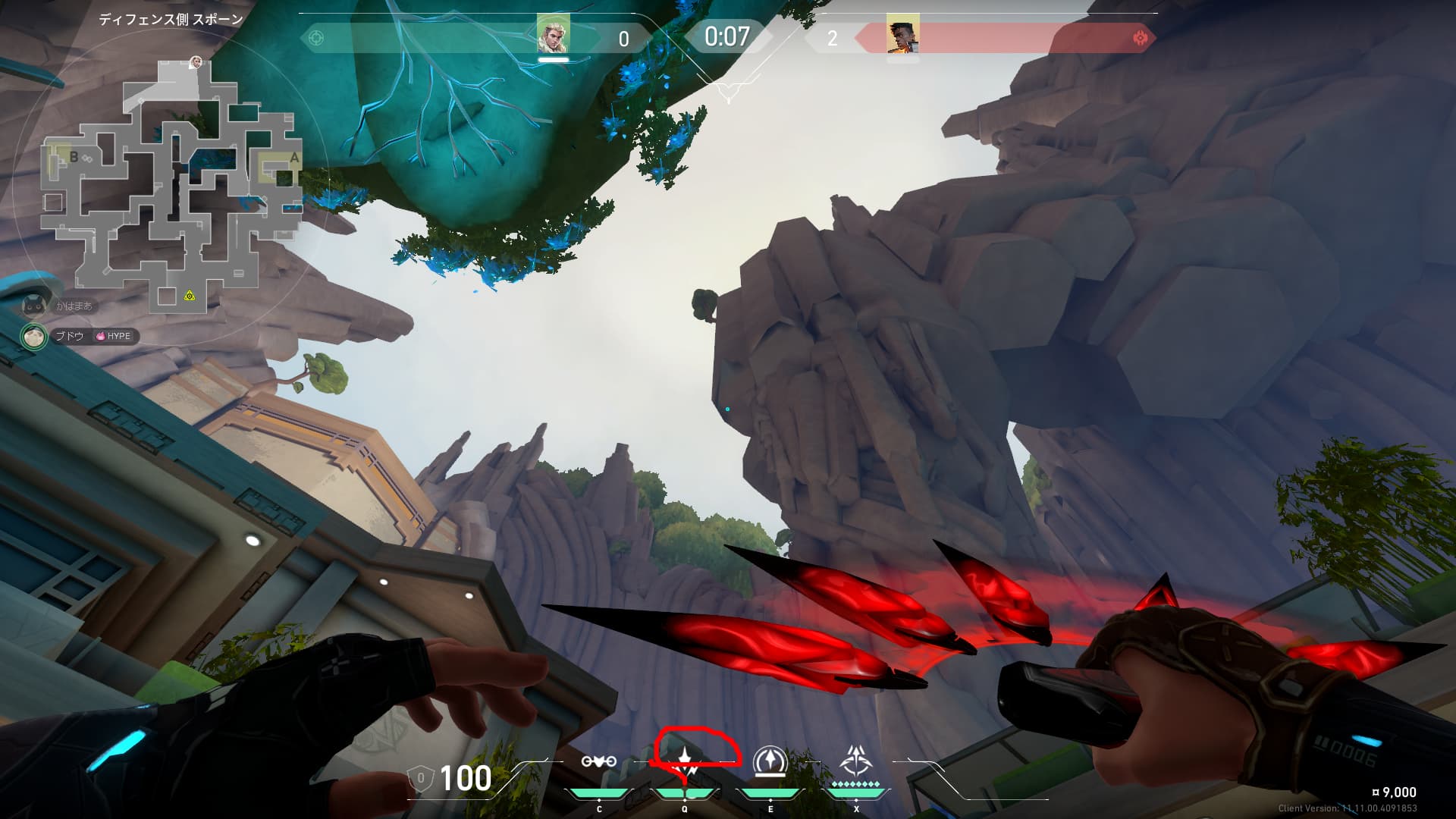This screenshot has width=1456, height=819.
Task: Click the player portrait marker on the minimap
Action: 196,62
